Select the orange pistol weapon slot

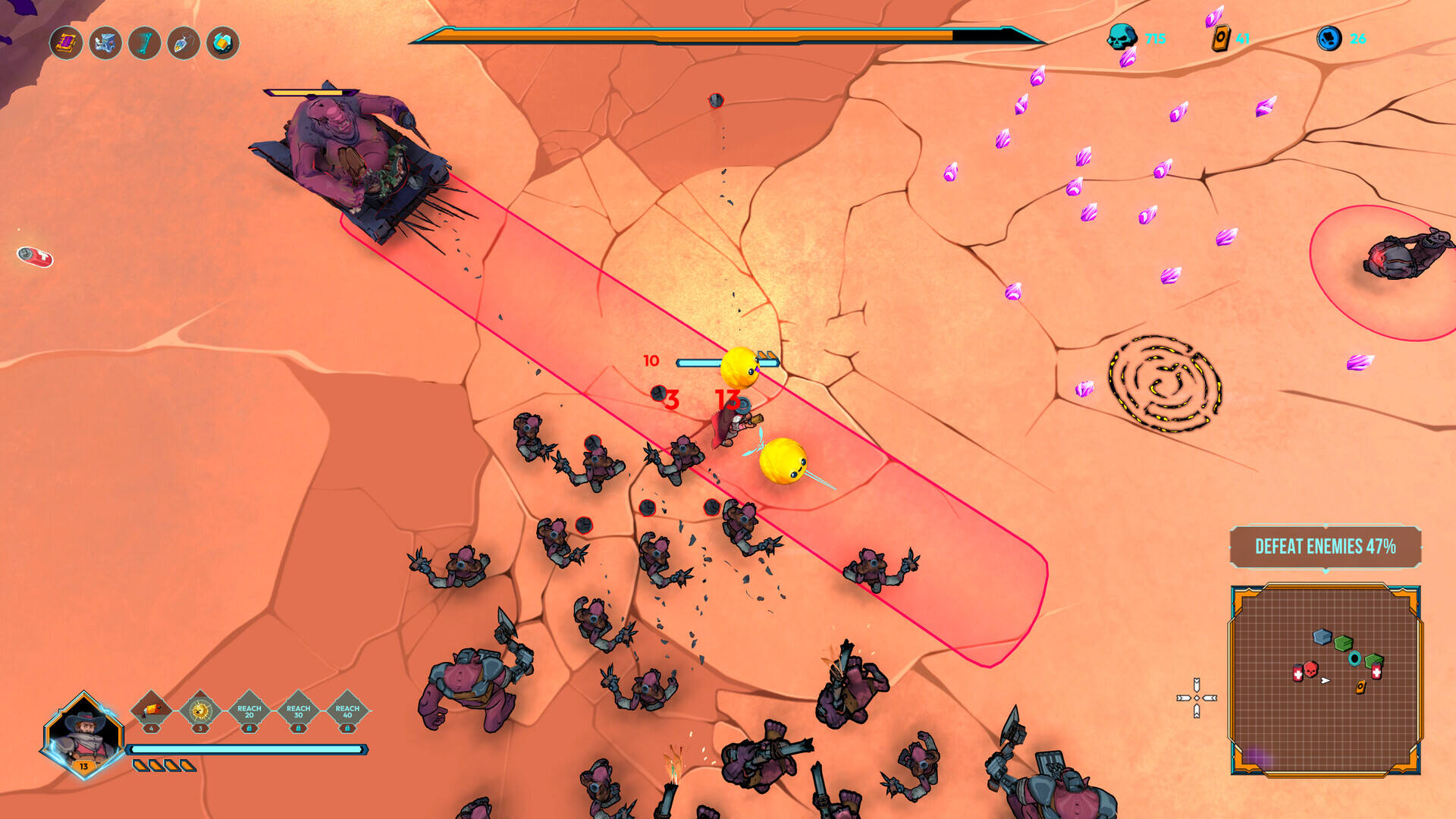152,711
